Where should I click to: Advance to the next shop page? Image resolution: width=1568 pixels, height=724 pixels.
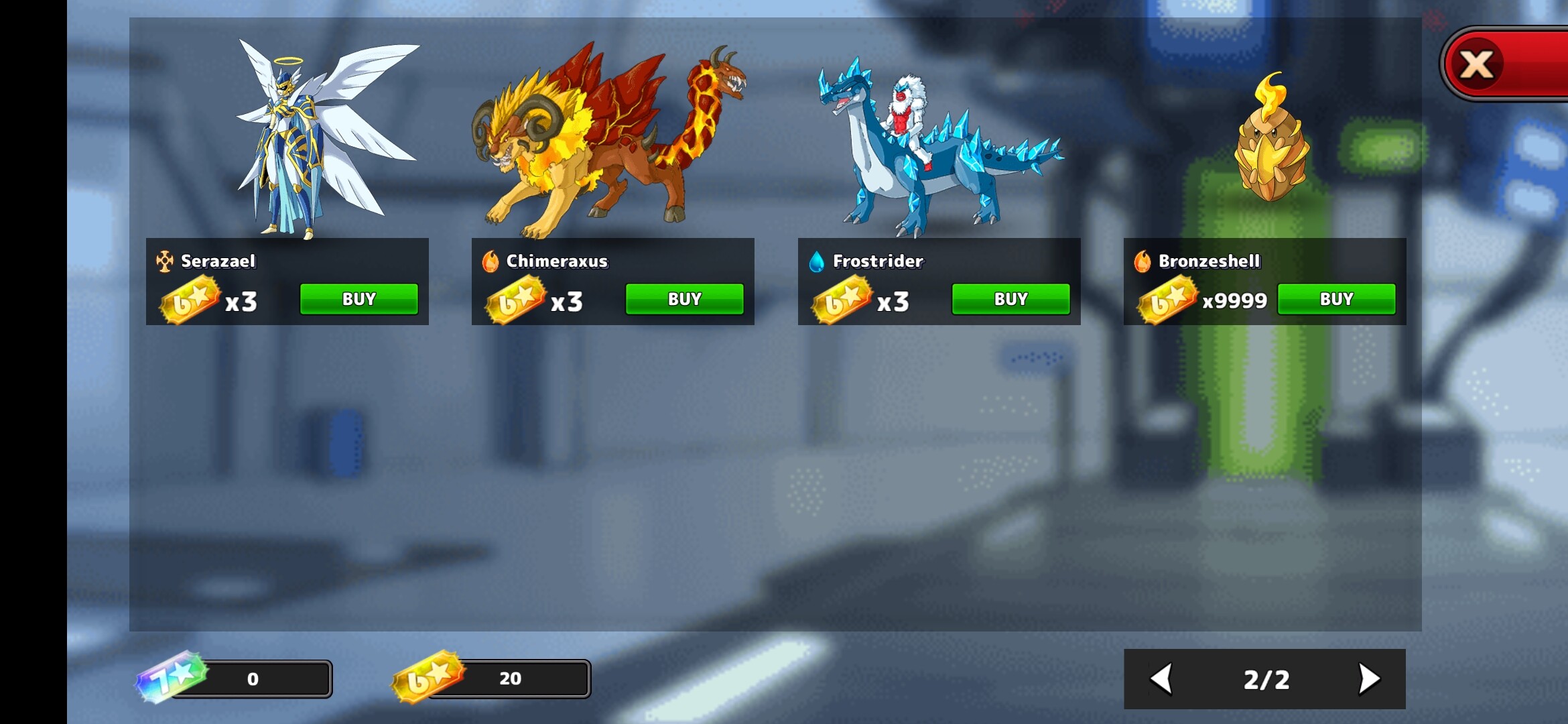[1368, 679]
